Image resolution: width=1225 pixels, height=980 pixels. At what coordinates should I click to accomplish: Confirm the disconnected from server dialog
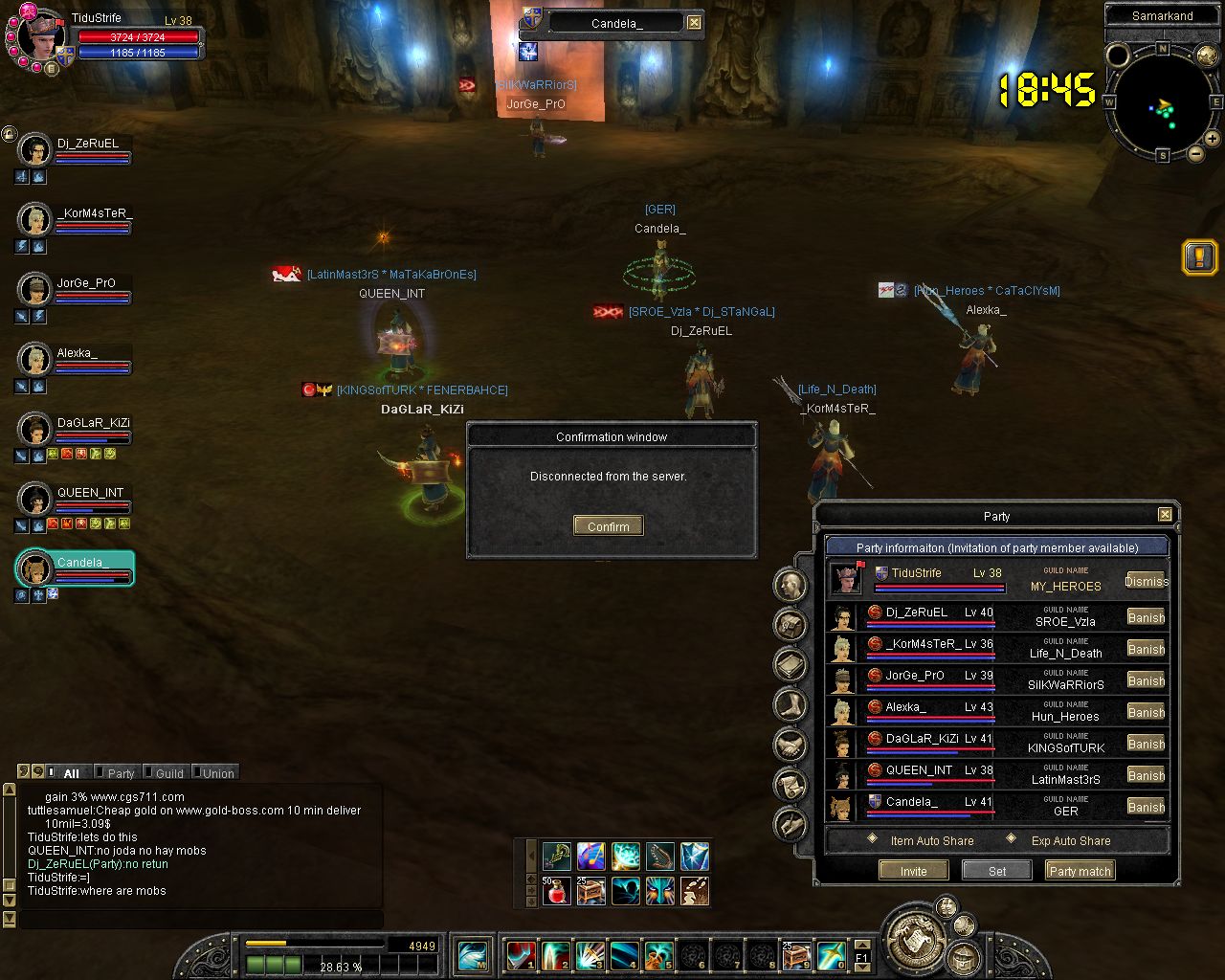[609, 526]
